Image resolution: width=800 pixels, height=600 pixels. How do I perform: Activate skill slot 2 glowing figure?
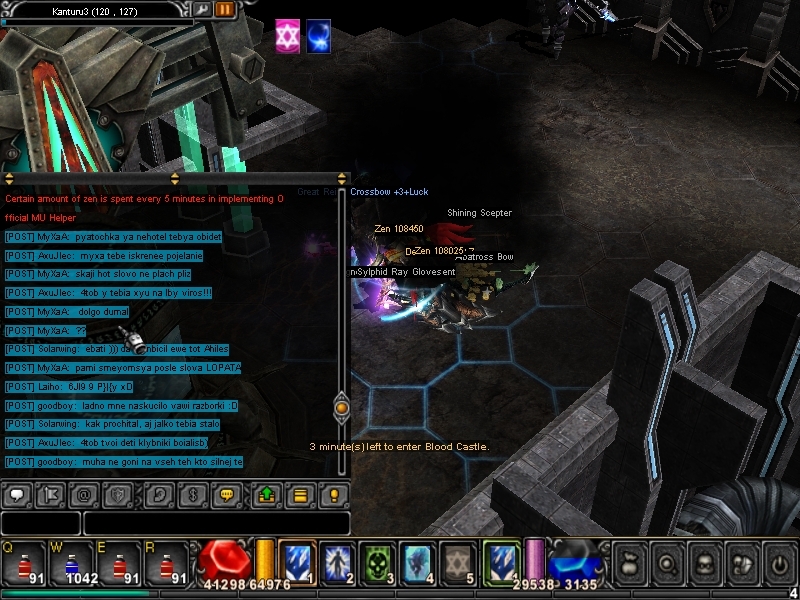click(336, 562)
